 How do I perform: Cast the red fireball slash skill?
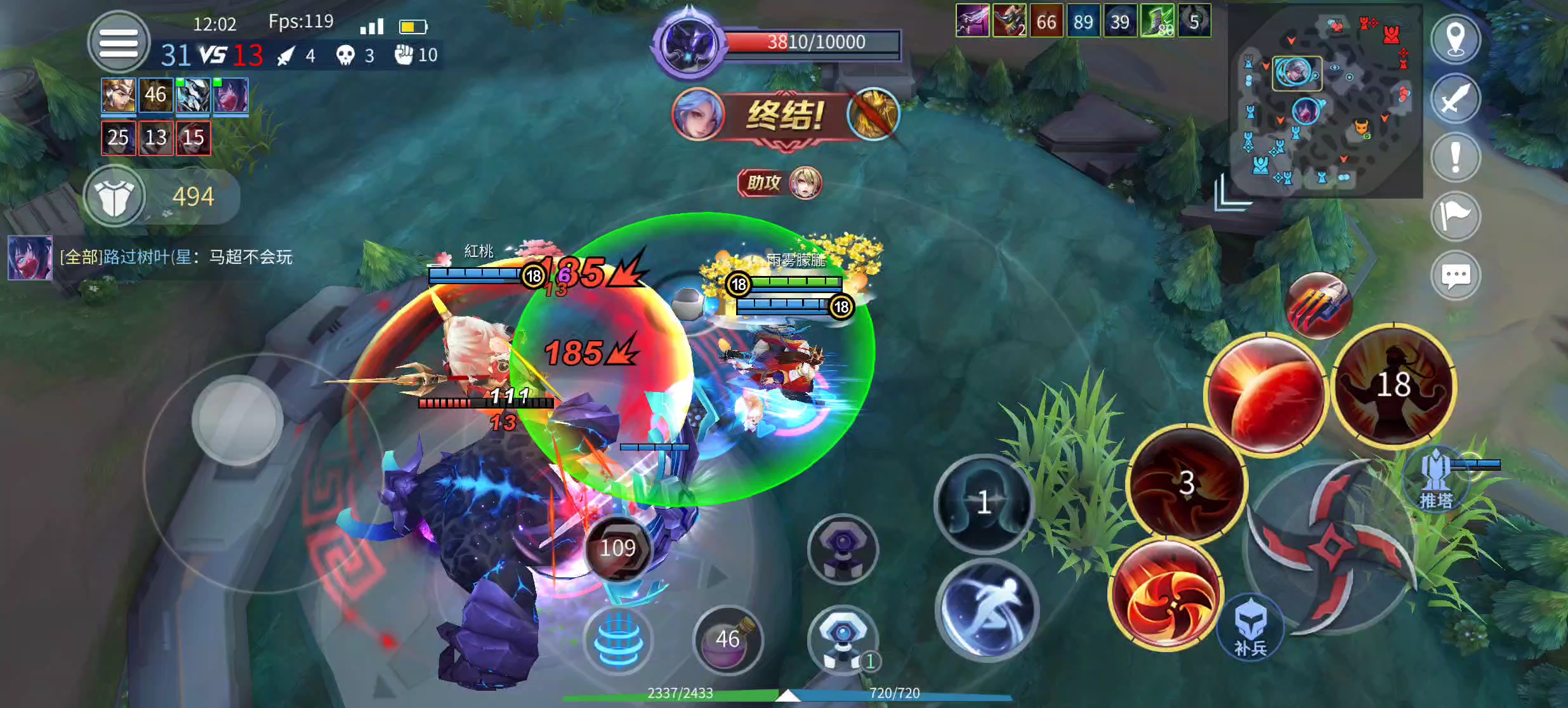tap(1265, 395)
